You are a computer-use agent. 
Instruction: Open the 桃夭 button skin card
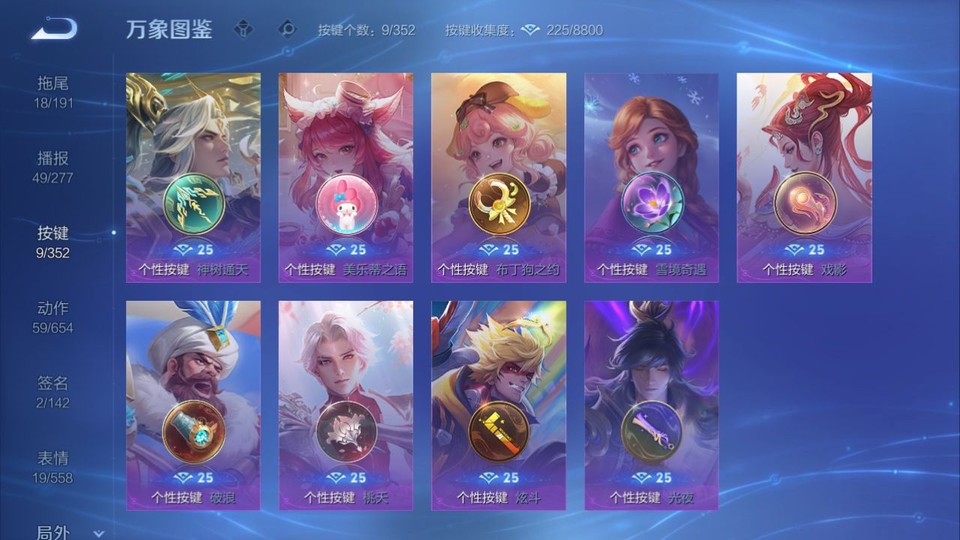point(346,405)
